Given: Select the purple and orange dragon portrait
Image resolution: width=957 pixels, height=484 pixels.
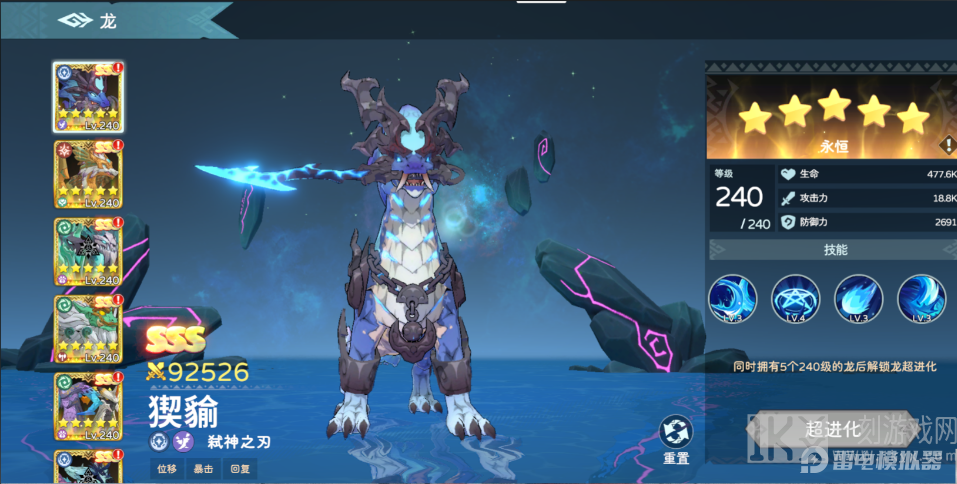Looking at the screenshot, I should pos(88,407).
